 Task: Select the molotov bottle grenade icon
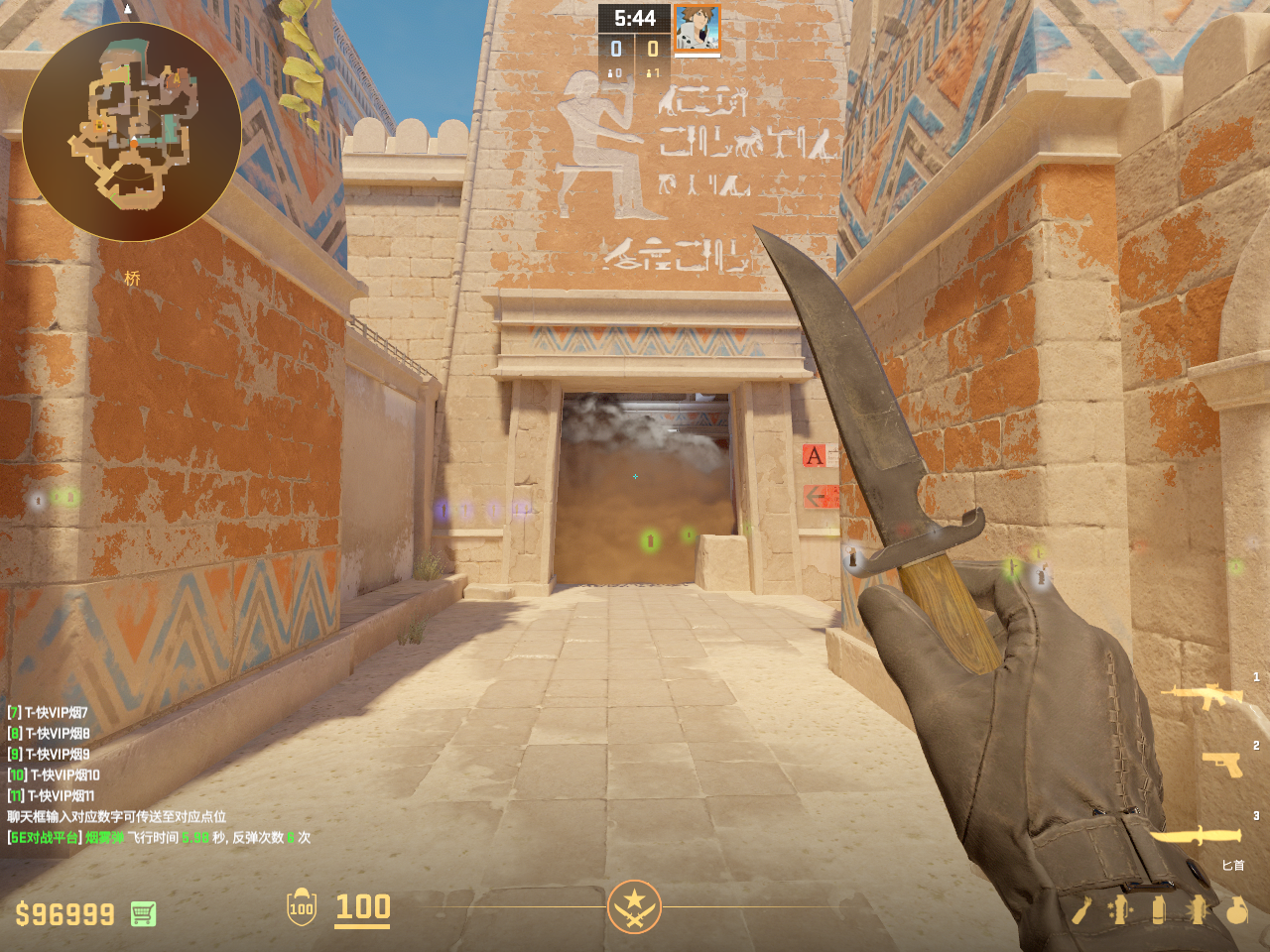1081,909
